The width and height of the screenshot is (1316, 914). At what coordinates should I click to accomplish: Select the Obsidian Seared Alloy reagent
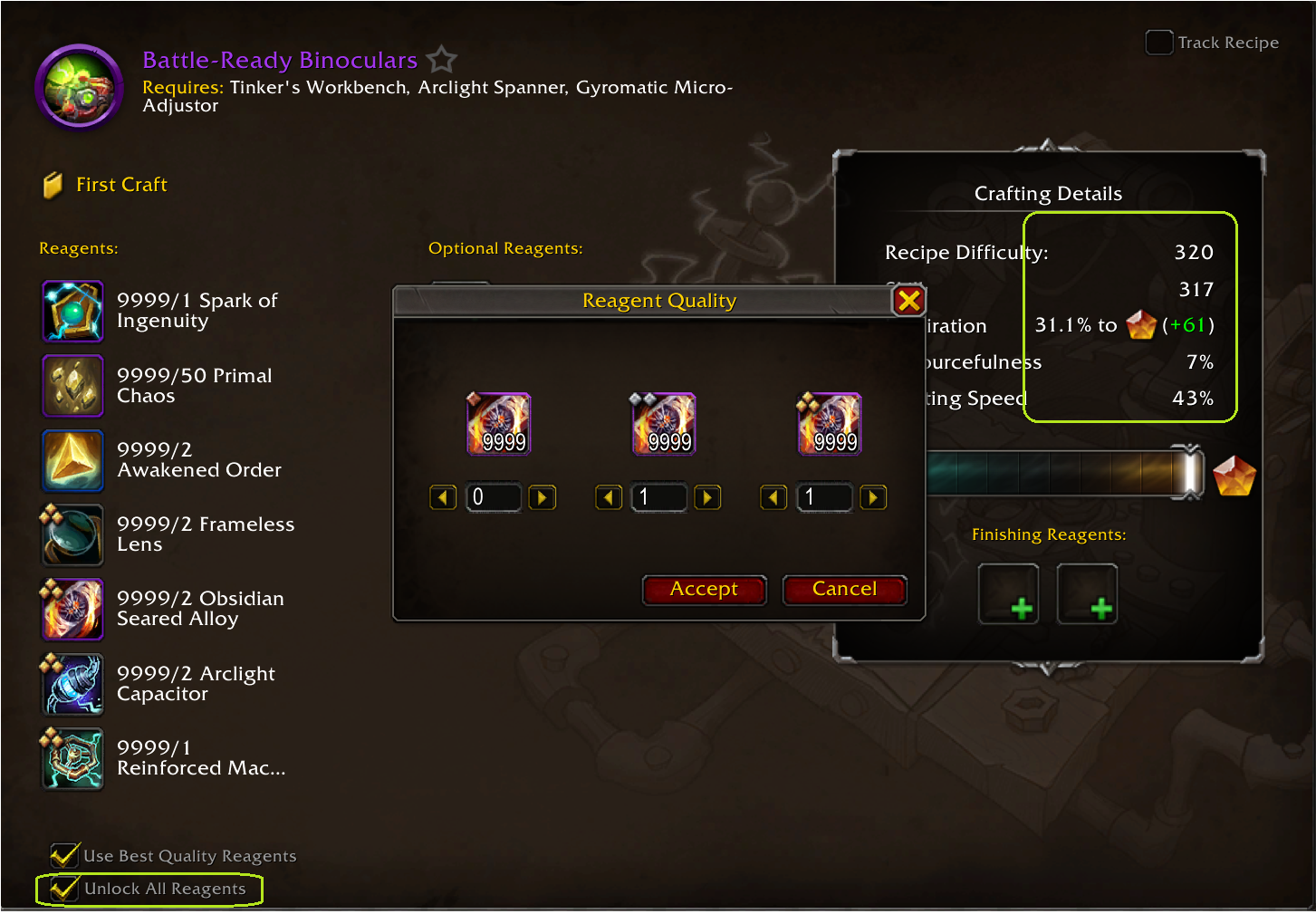(72, 609)
